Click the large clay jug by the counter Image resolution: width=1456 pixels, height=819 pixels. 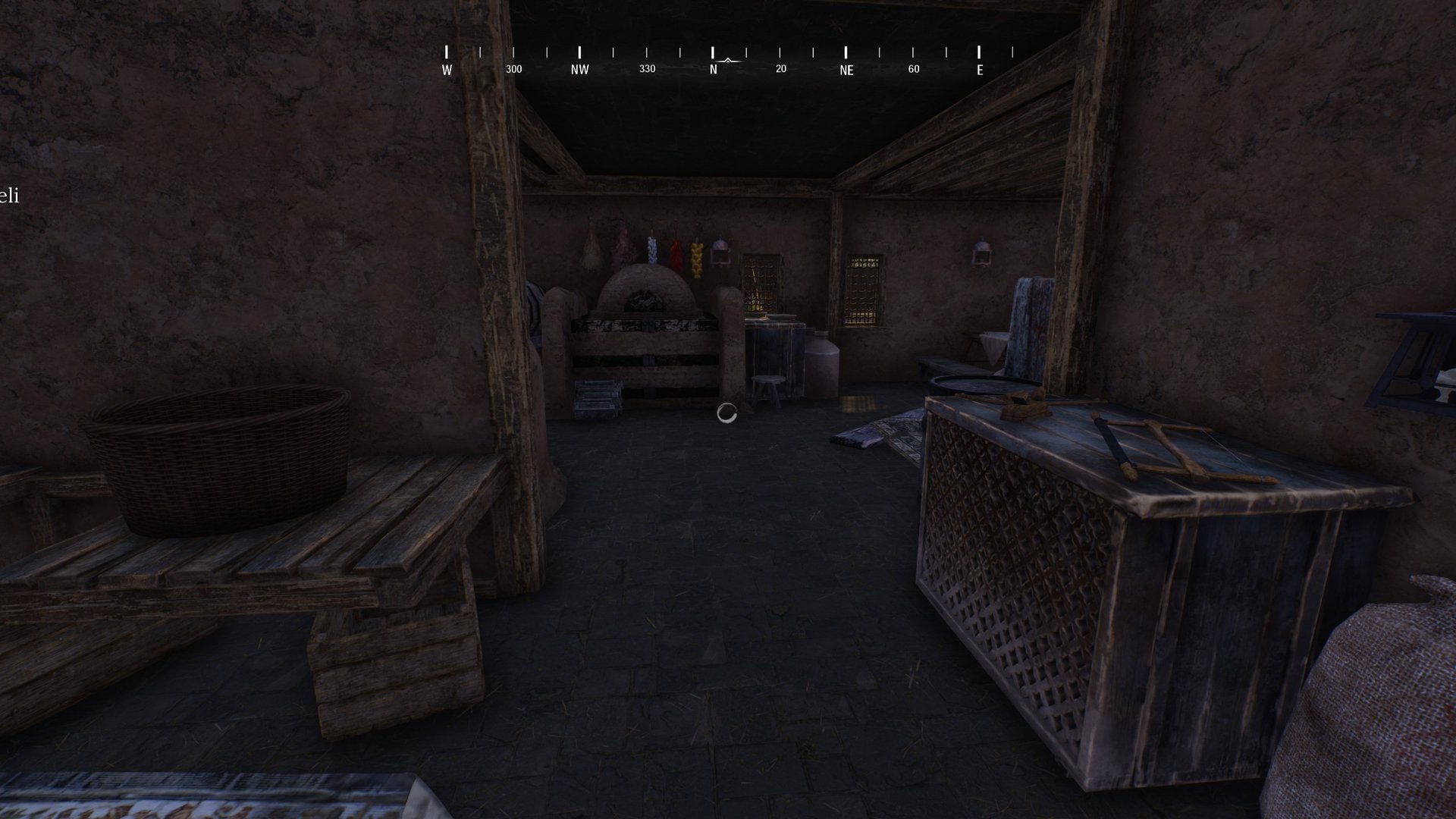point(823,362)
